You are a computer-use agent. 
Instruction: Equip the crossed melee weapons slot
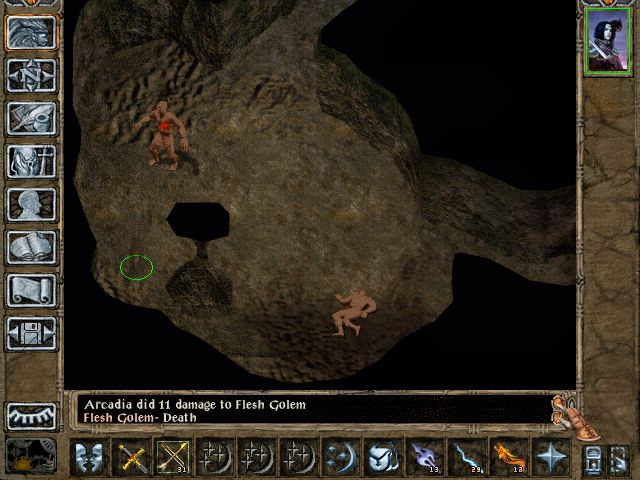pos(133,457)
